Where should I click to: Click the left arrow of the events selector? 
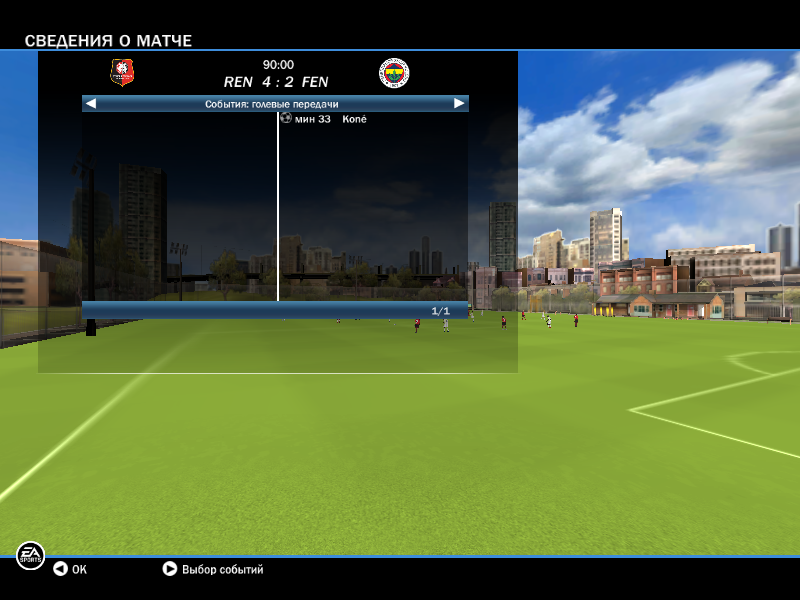pos(90,103)
